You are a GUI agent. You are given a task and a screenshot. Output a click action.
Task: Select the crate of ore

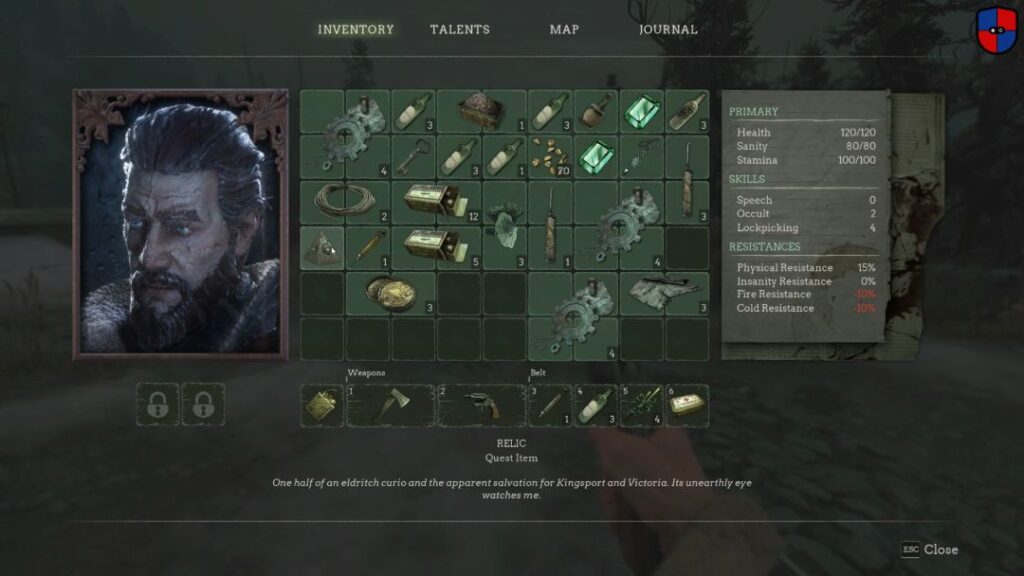click(481, 112)
